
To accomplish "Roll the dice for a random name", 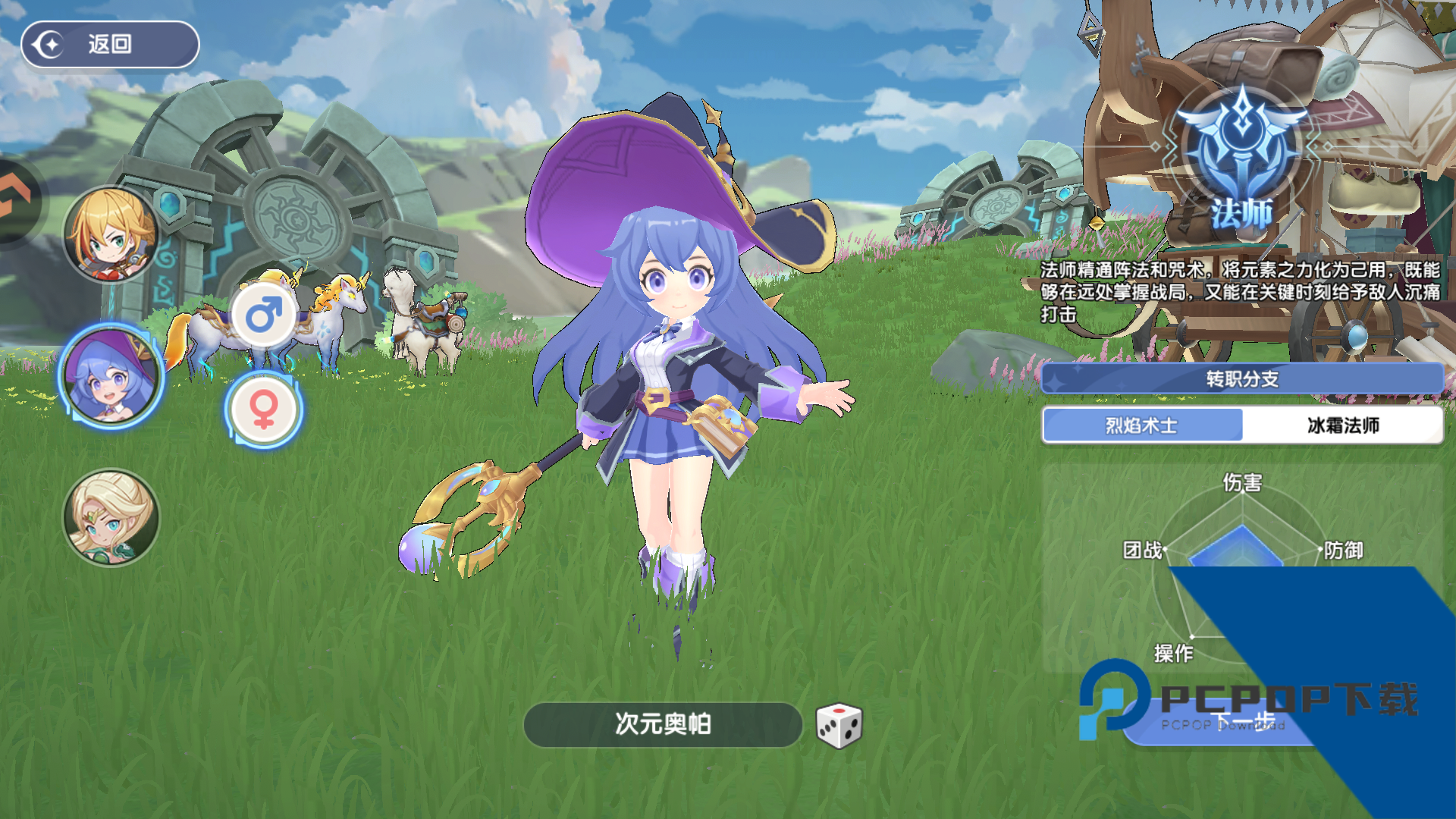I will click(x=839, y=726).
